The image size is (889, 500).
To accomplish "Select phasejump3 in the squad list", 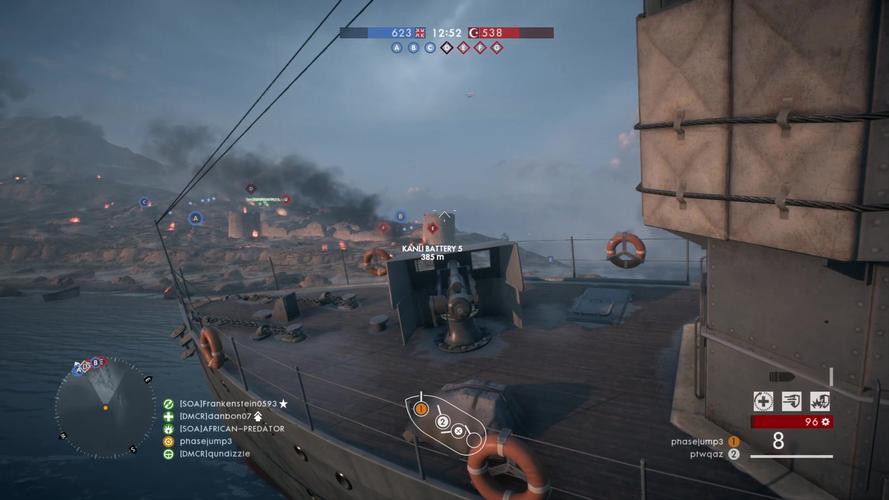I will (x=205, y=441).
